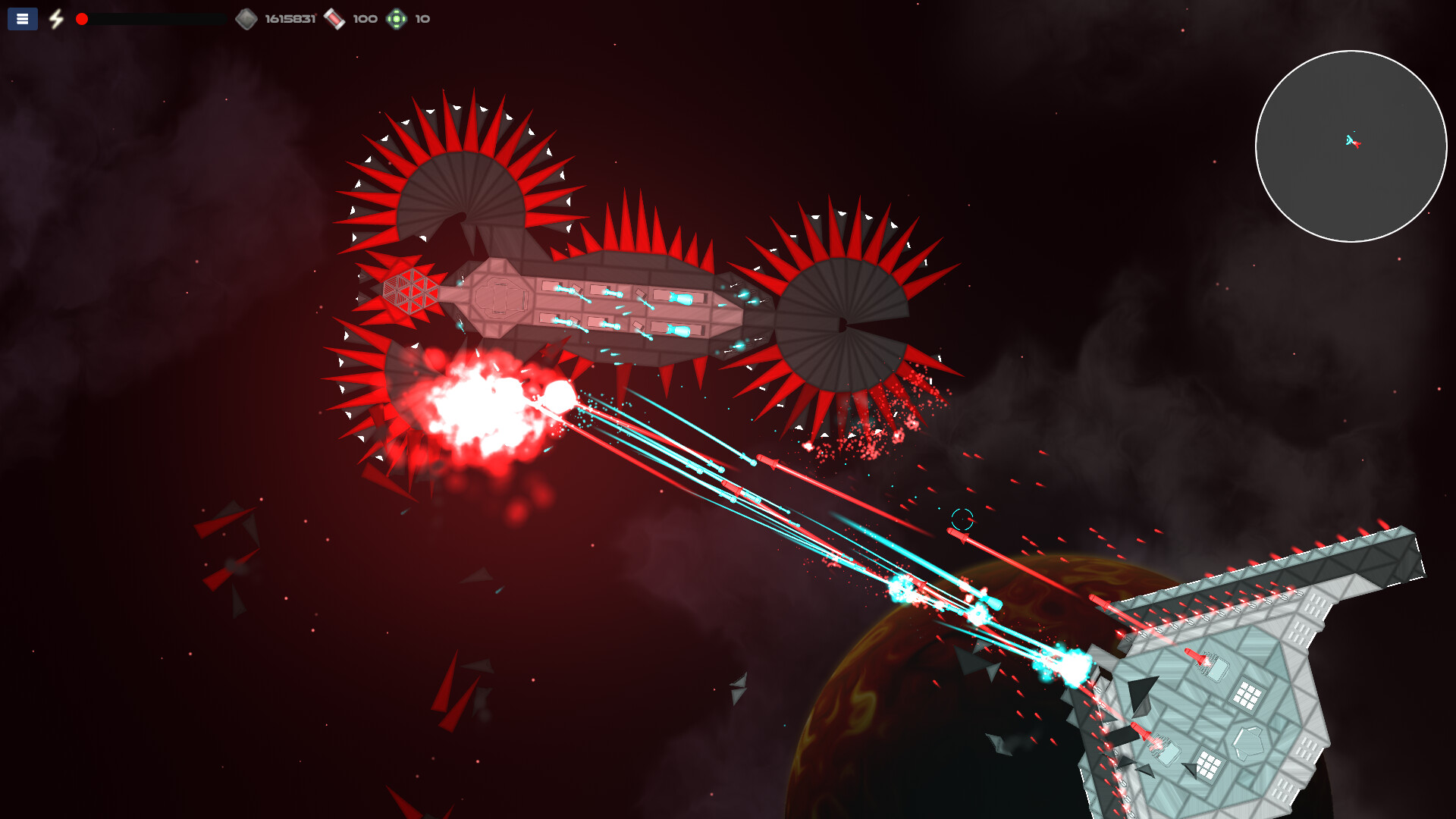
Task: Click the black energy bar at the top
Action: point(152,19)
